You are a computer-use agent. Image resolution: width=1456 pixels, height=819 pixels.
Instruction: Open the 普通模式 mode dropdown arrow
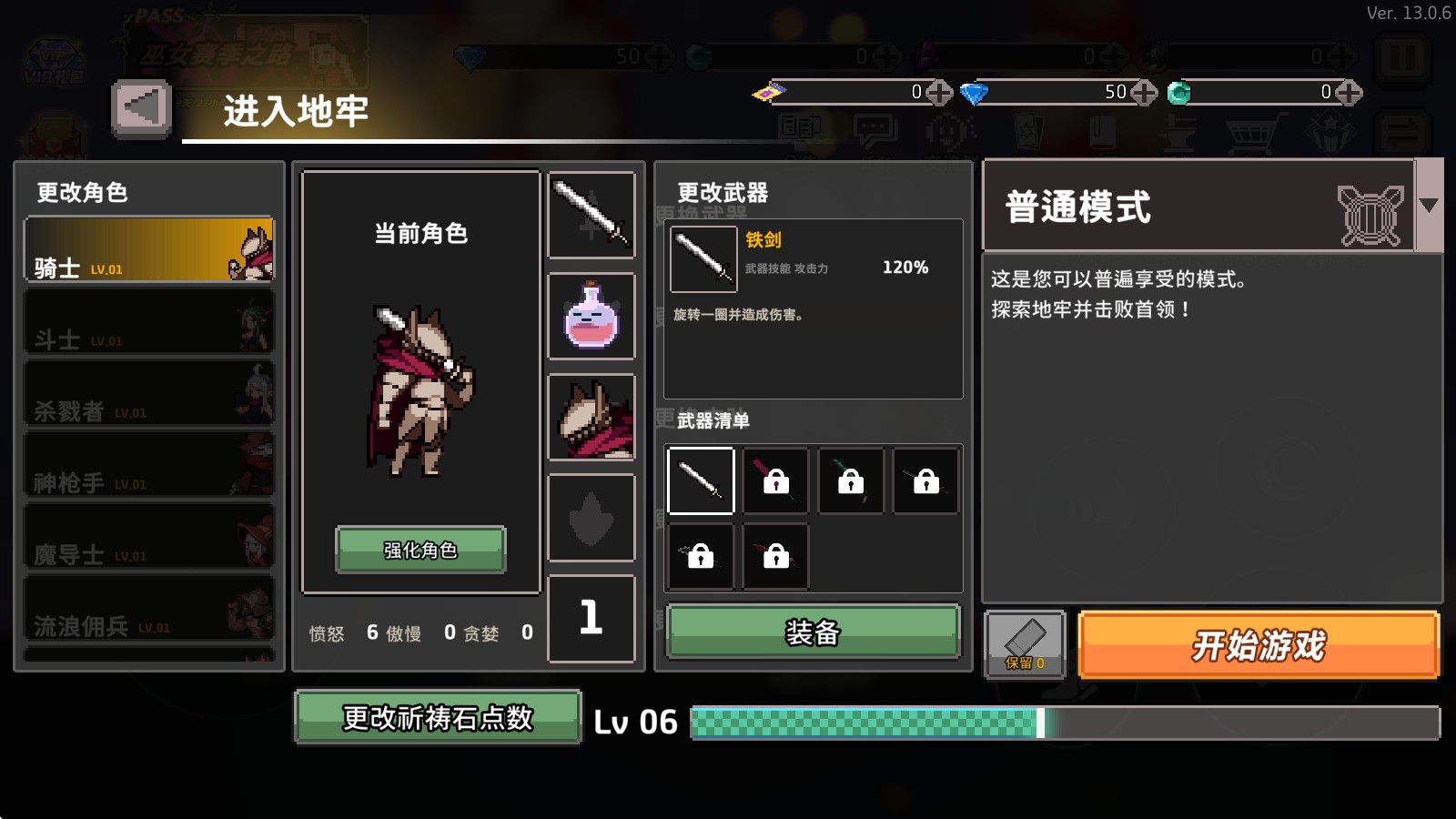[x=1430, y=205]
